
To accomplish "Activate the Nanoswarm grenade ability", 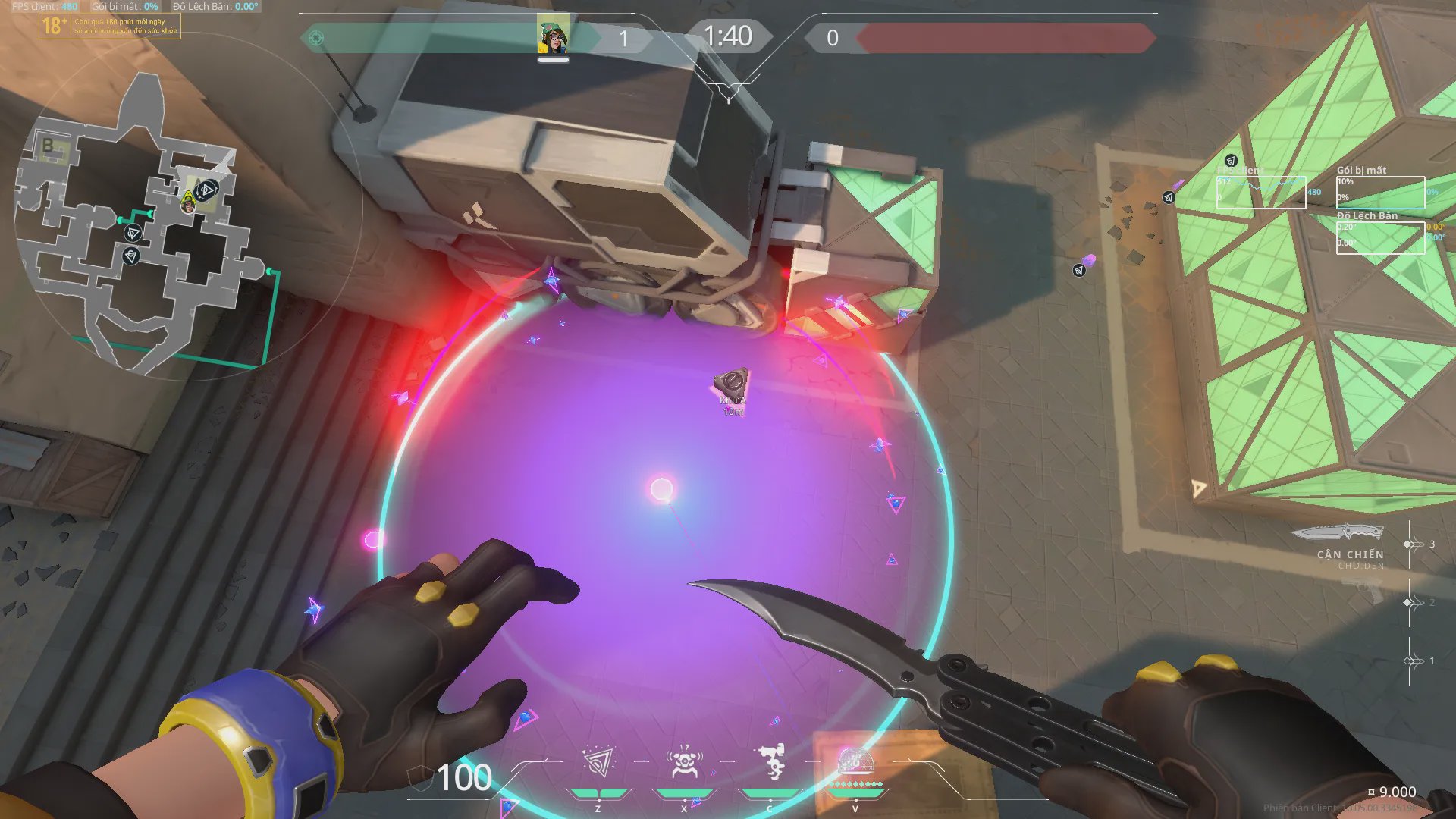I will click(x=598, y=763).
